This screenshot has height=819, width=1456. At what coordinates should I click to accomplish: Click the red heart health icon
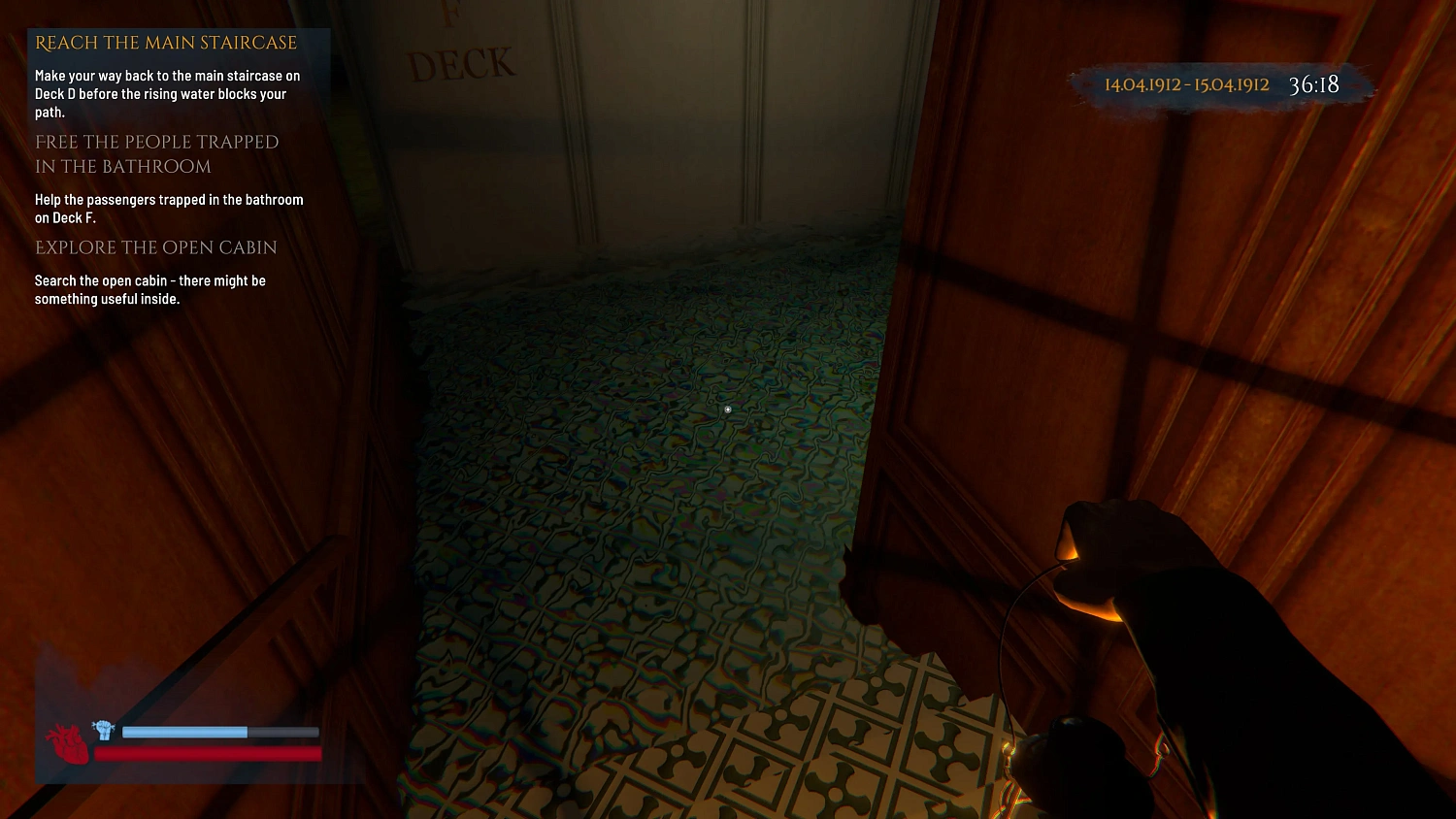point(68,742)
